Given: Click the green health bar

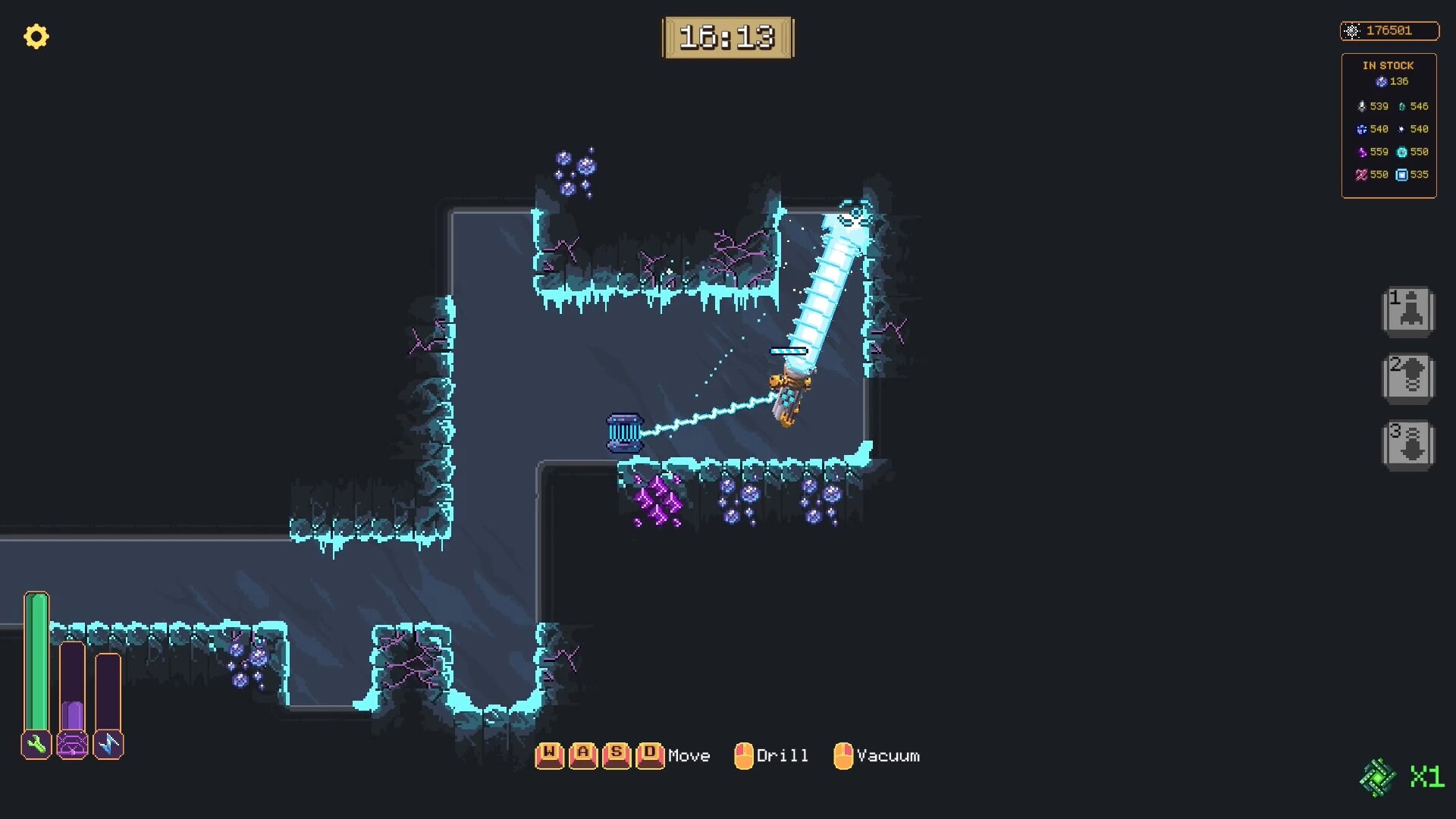Looking at the screenshot, I should pyautogui.click(x=36, y=660).
